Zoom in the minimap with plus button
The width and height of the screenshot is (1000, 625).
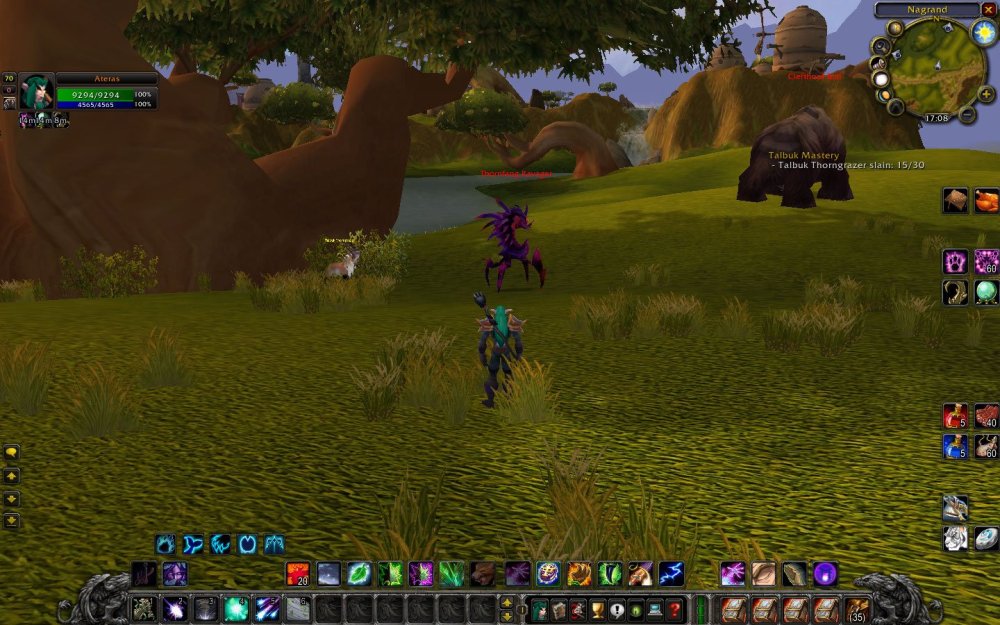tap(986, 94)
